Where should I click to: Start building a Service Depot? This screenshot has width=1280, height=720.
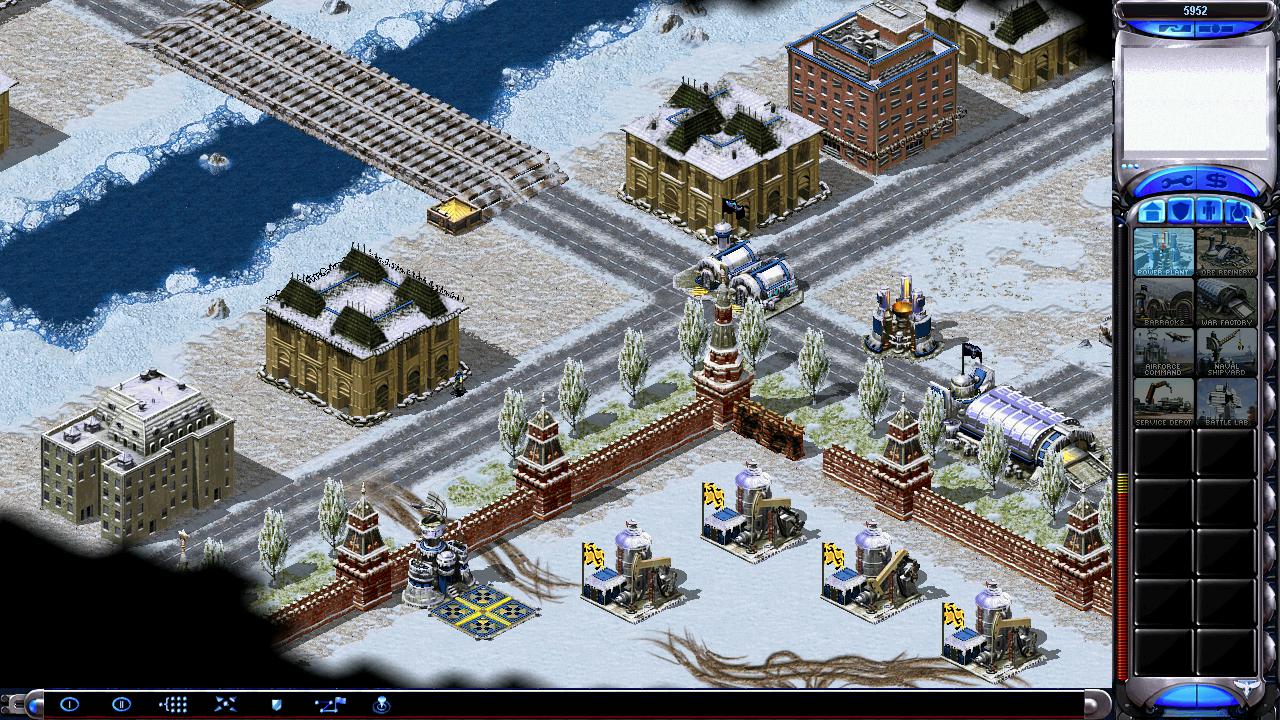pos(1163,402)
